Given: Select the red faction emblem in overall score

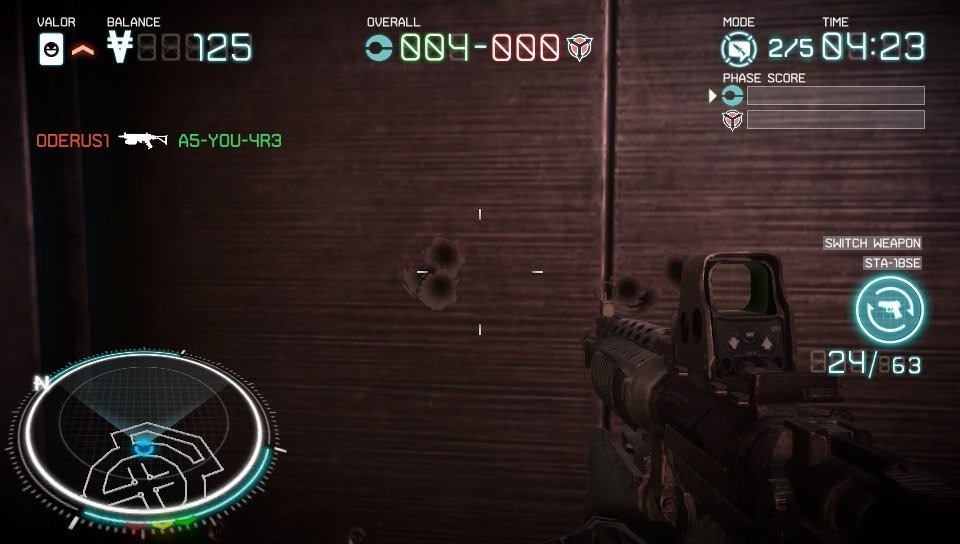Looking at the screenshot, I should pos(579,47).
